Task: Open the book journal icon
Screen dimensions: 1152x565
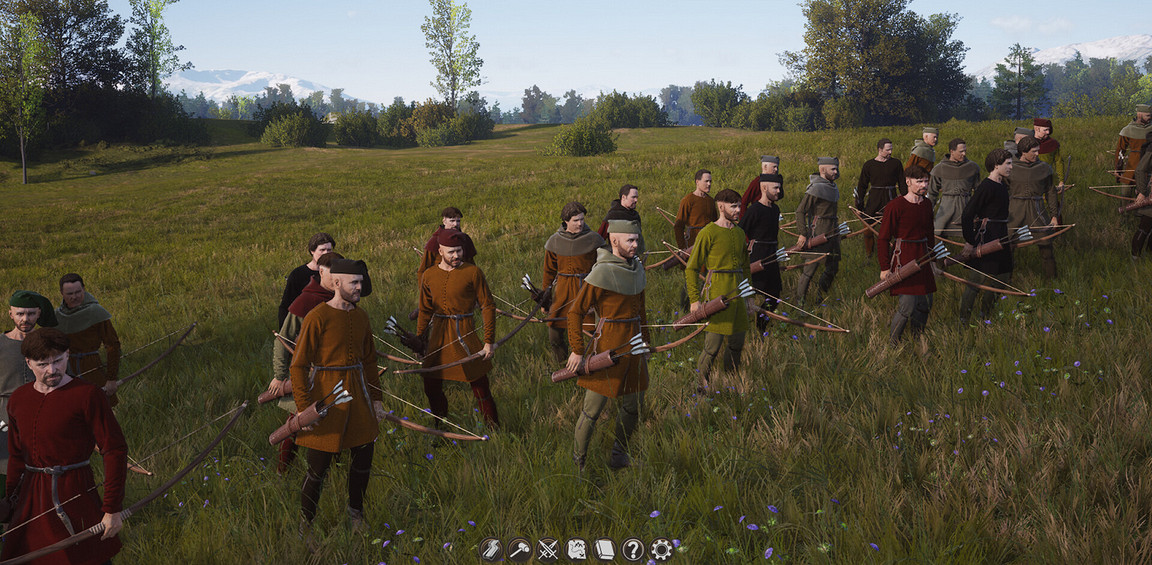Action: click(605, 549)
